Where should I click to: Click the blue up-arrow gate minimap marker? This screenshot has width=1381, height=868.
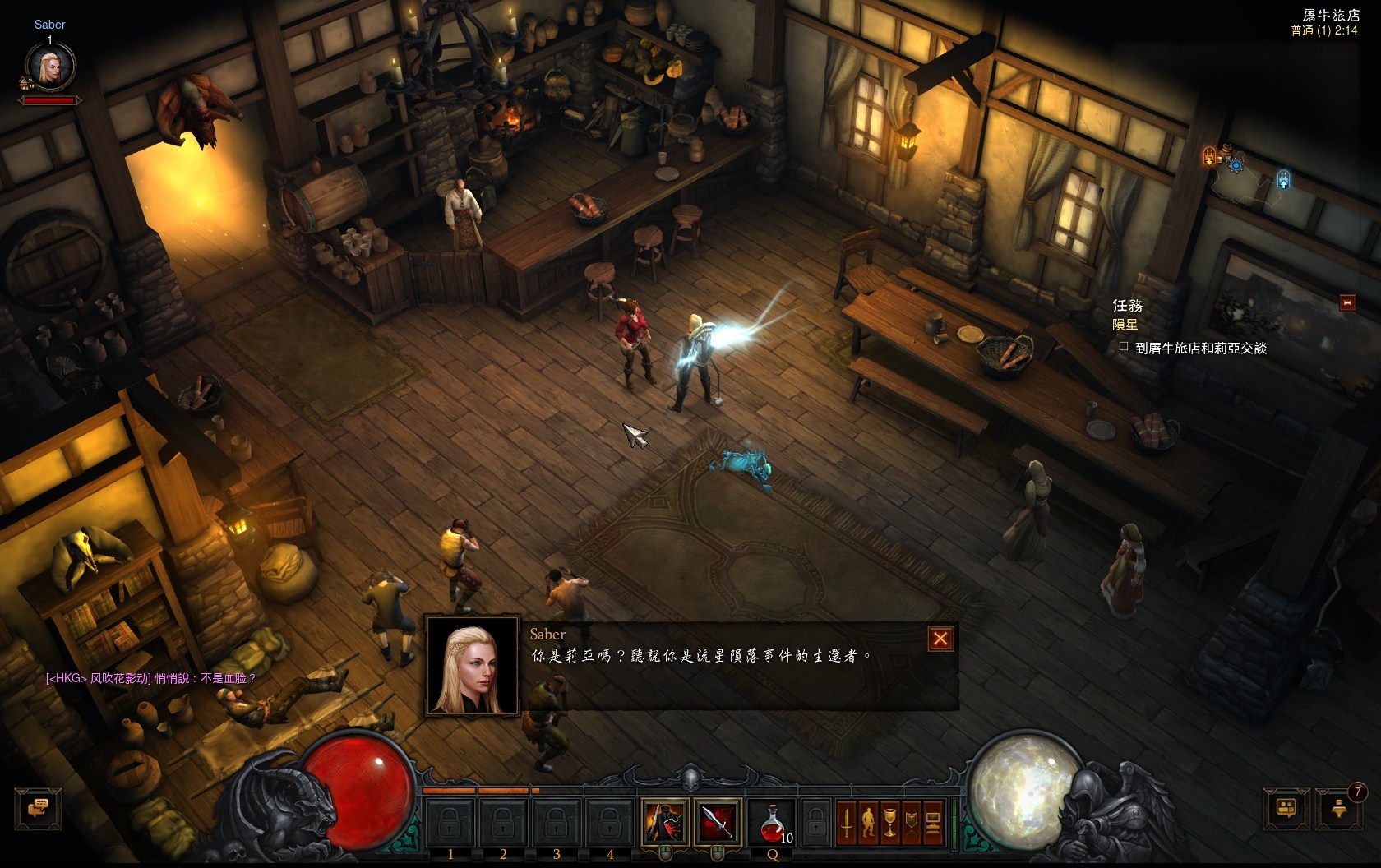tap(1283, 178)
